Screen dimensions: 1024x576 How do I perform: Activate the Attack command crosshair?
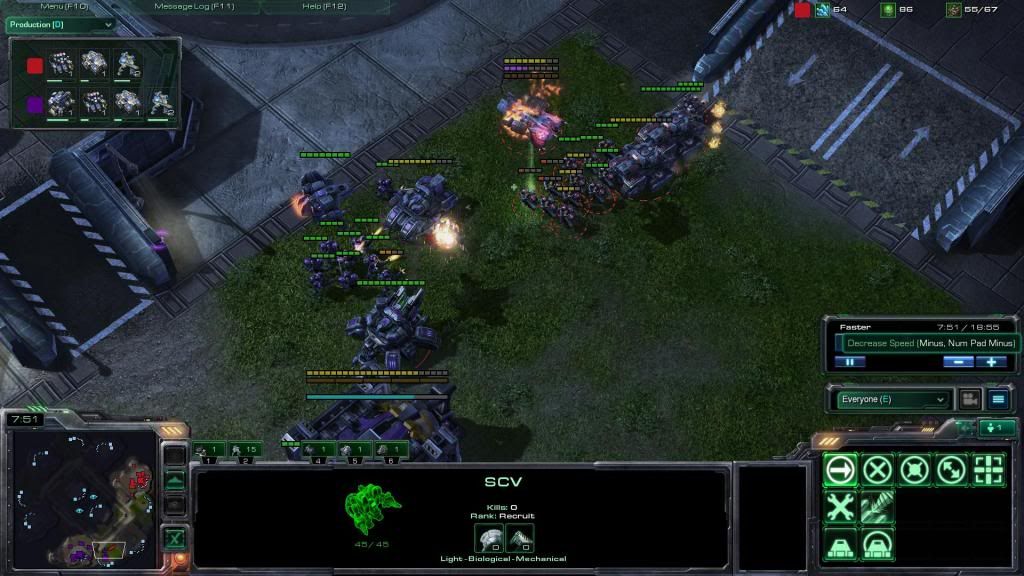(988, 469)
